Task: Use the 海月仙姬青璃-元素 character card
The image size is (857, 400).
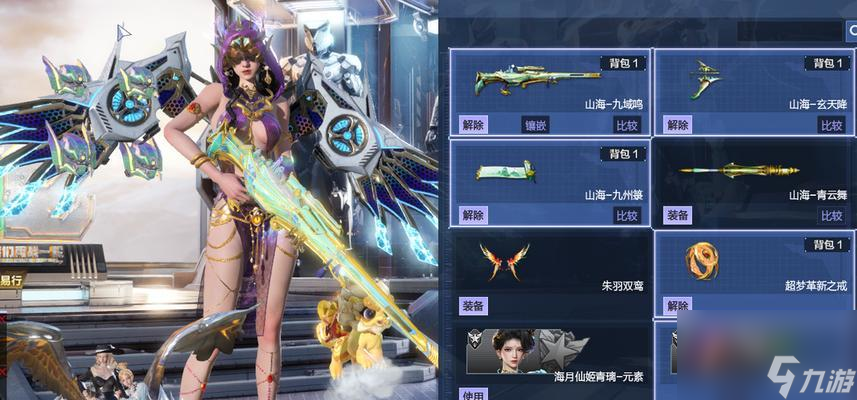Action: tap(473, 394)
